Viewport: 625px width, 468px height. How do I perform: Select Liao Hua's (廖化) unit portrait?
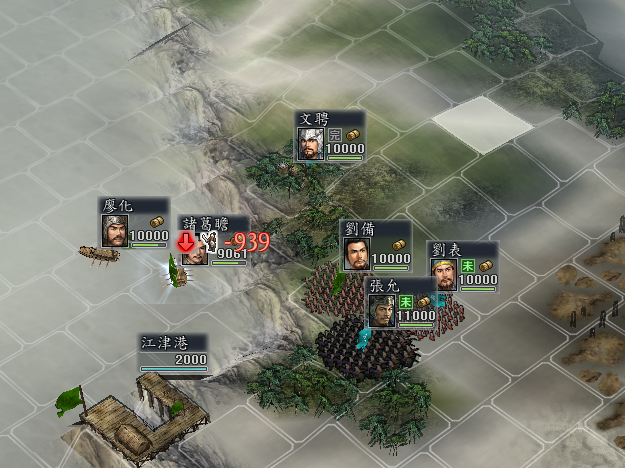coord(114,230)
